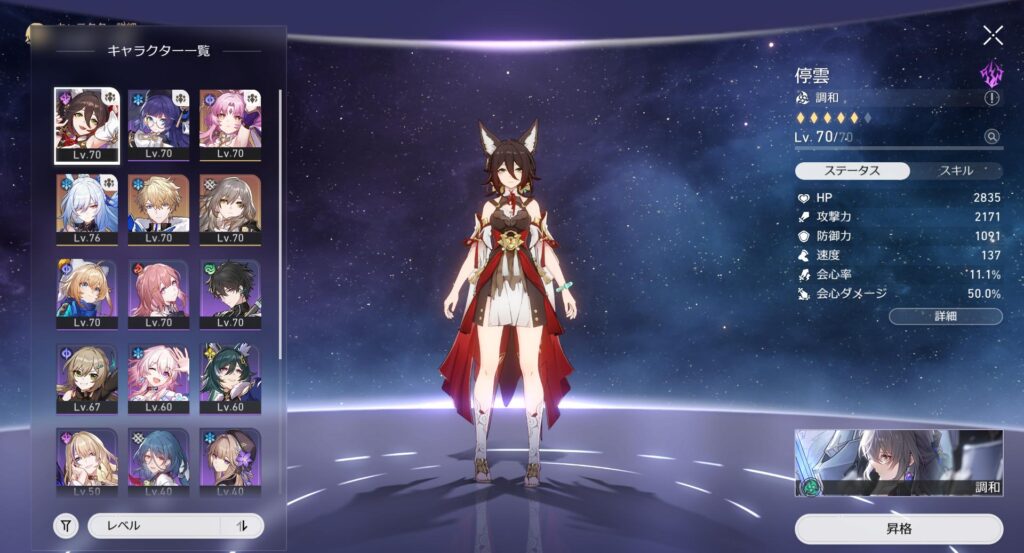The image size is (1024, 553).
Task: Select the purple-haired character with glasses
Action: (158, 125)
